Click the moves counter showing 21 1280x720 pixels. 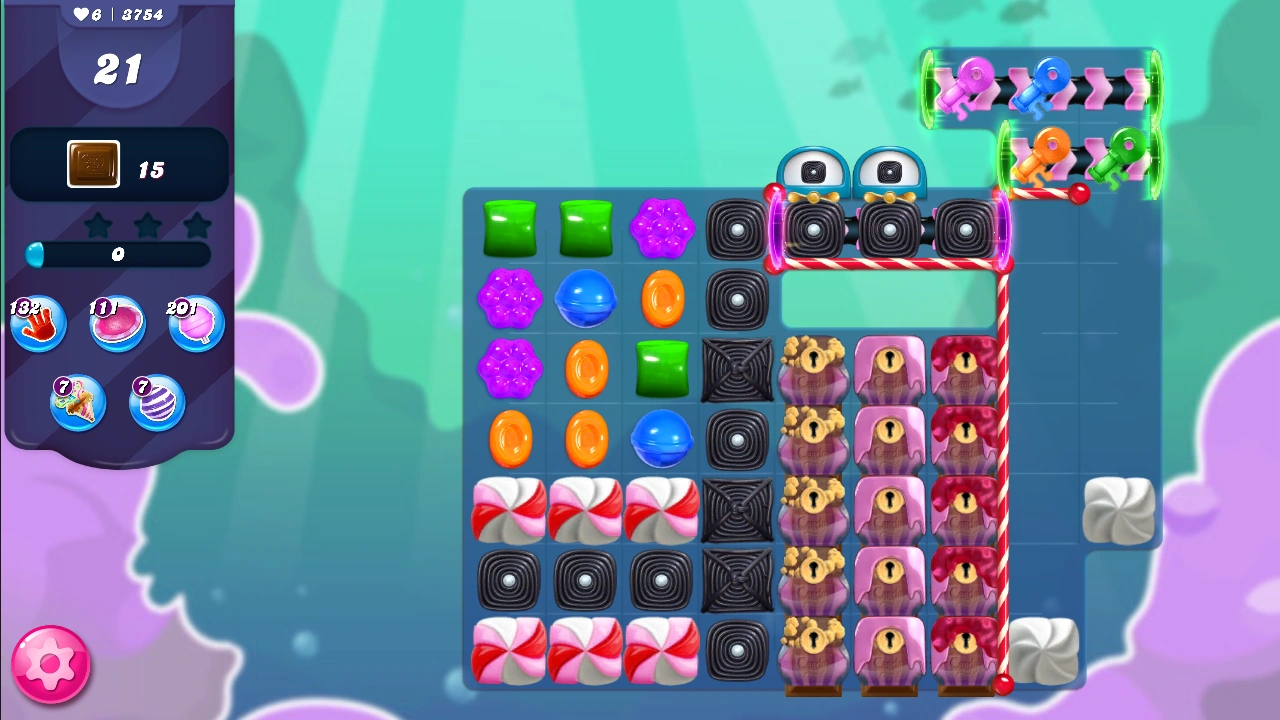click(117, 72)
